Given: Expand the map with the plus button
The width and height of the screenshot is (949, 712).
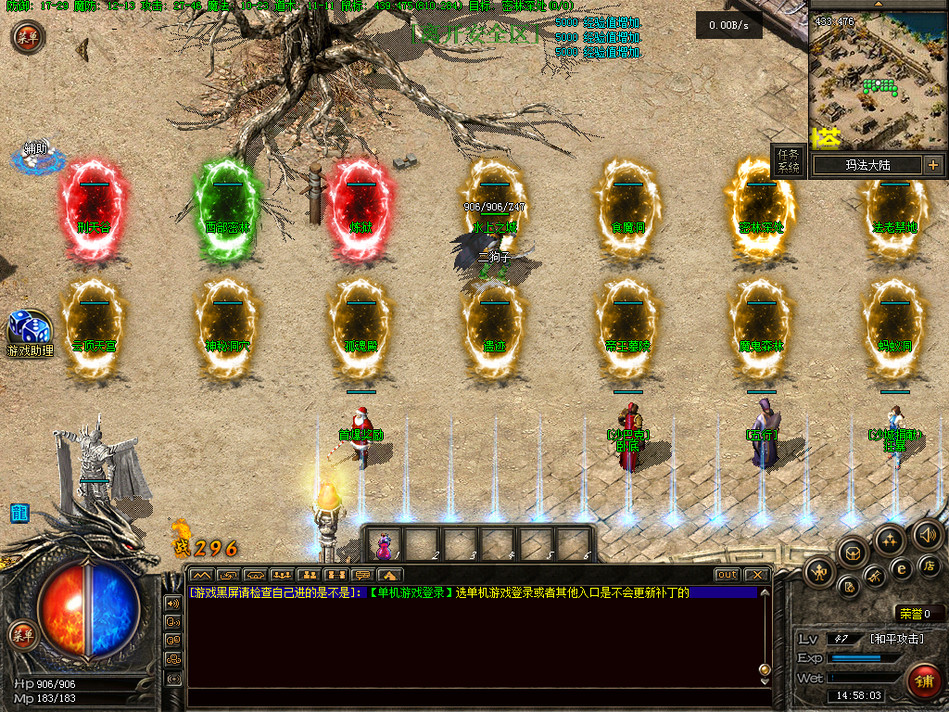Looking at the screenshot, I should 932,165.
